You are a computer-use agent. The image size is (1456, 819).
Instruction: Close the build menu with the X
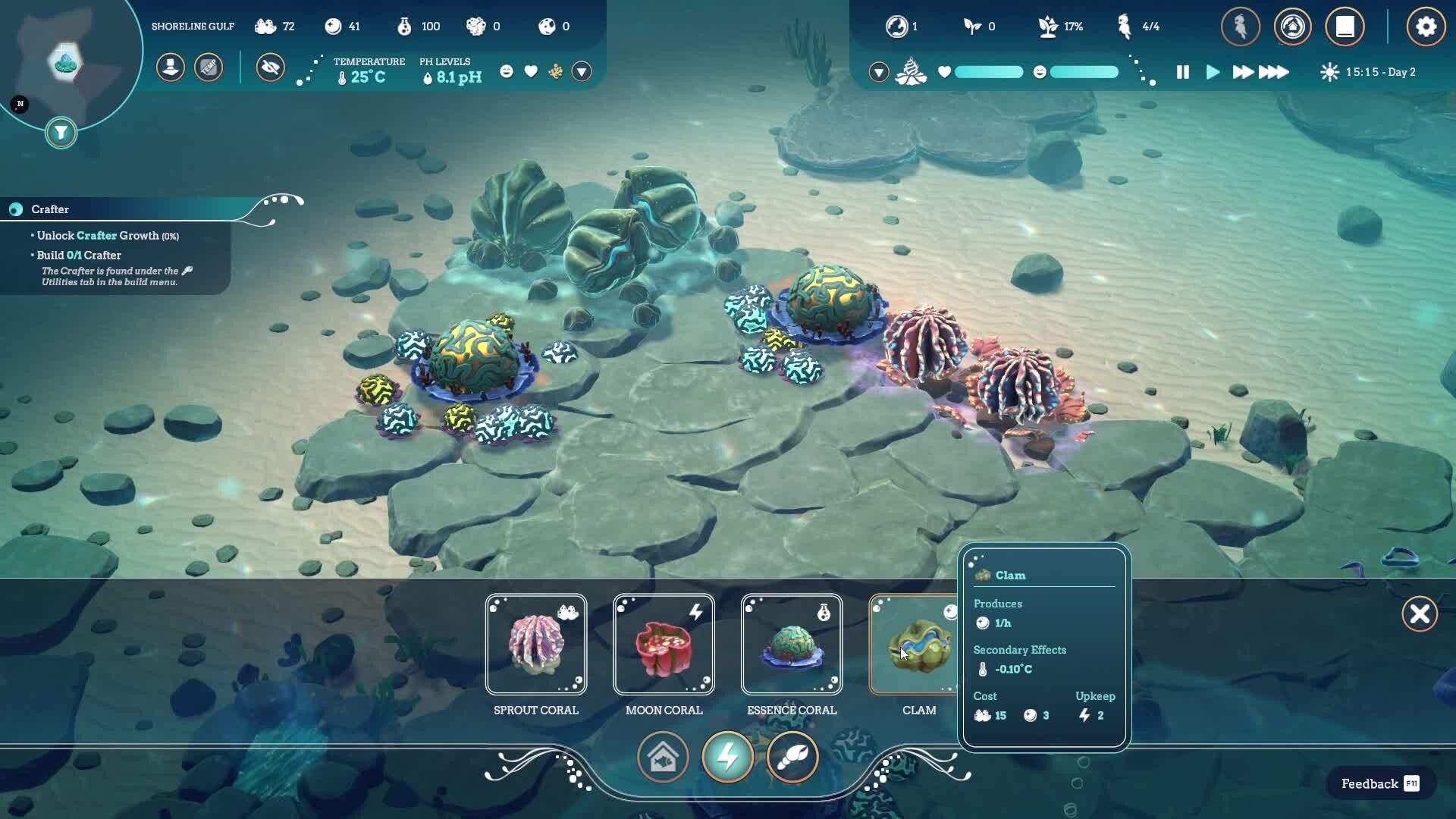pos(1420,613)
